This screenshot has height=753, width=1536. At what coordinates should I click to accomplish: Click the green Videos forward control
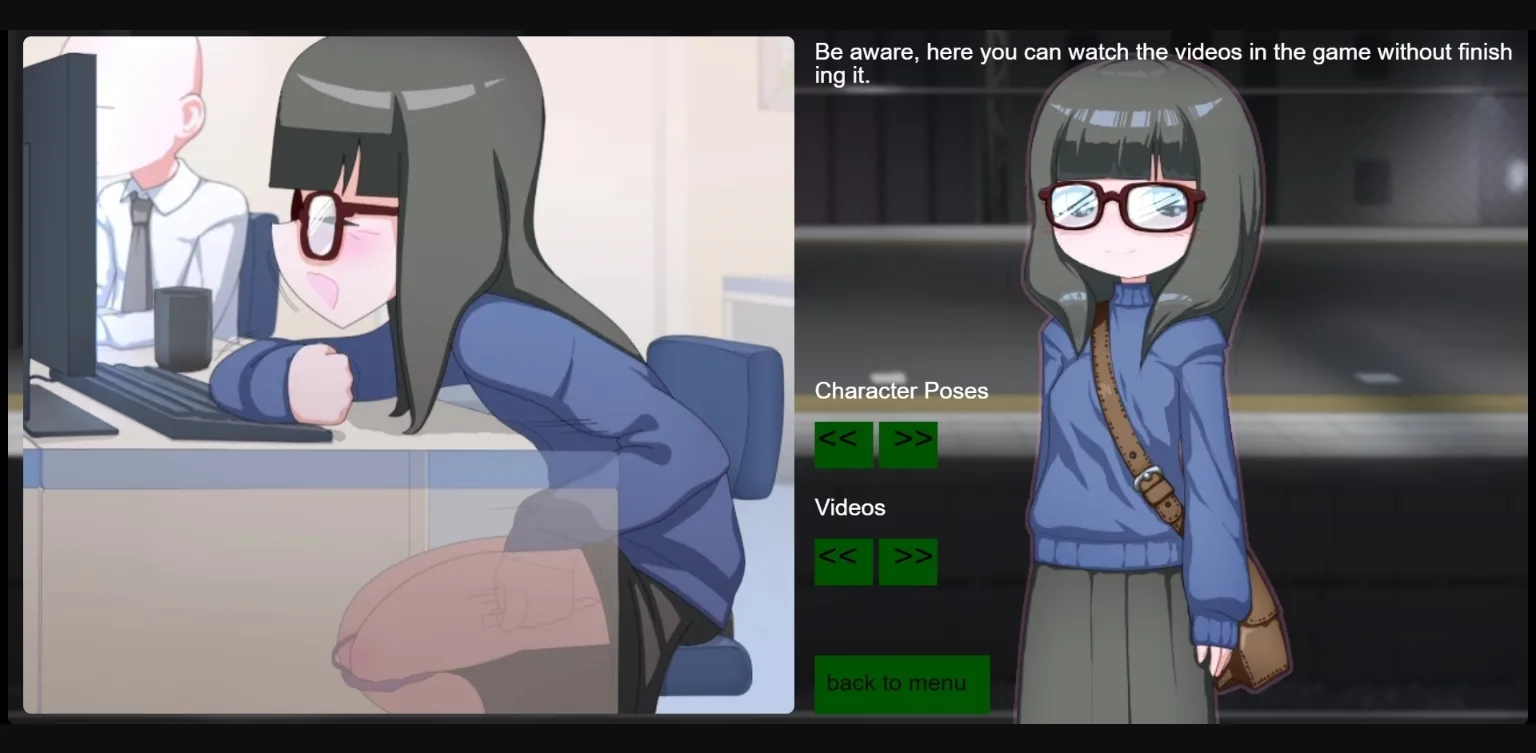tap(907, 561)
